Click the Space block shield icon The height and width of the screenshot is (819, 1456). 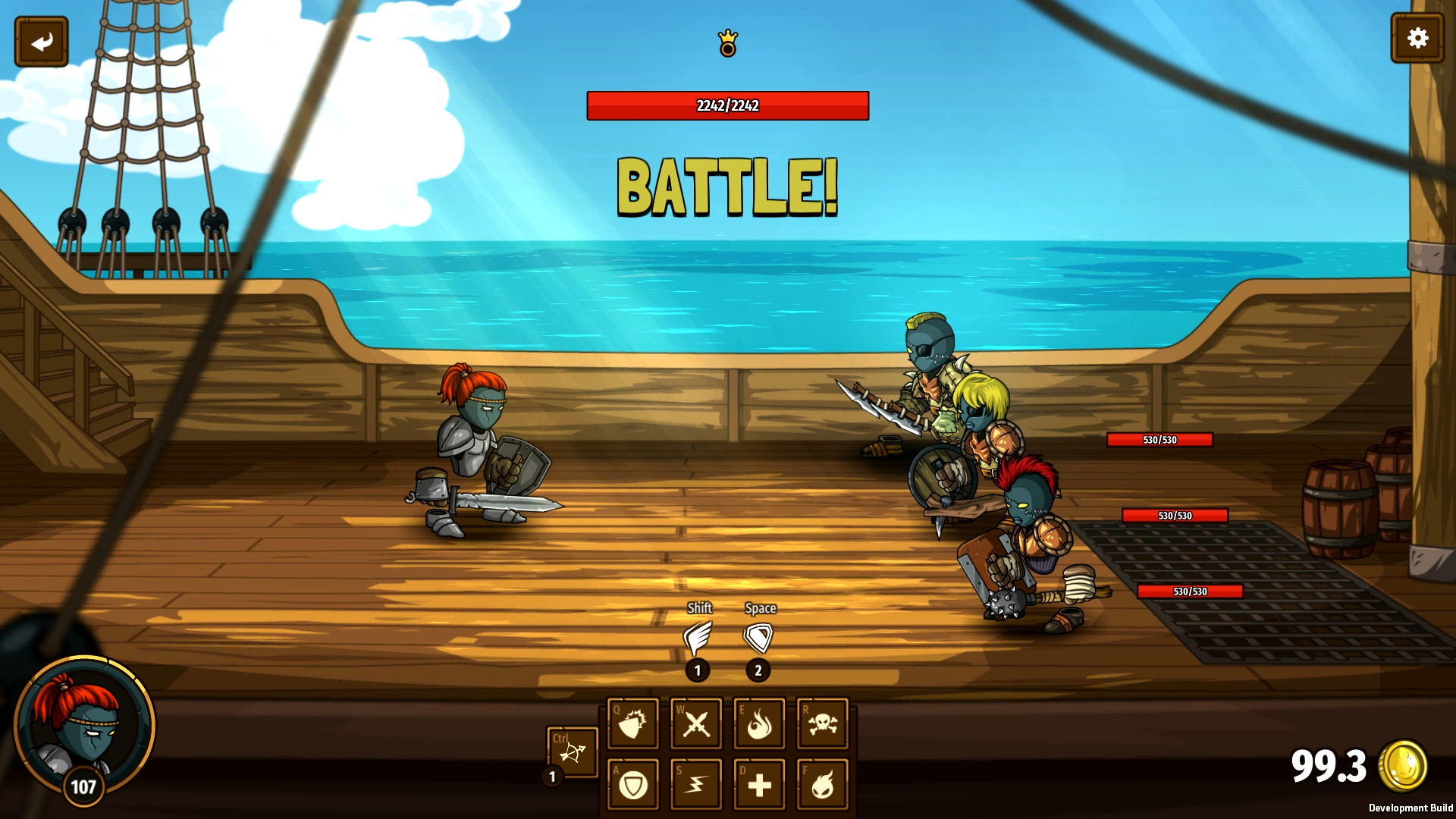click(x=760, y=637)
